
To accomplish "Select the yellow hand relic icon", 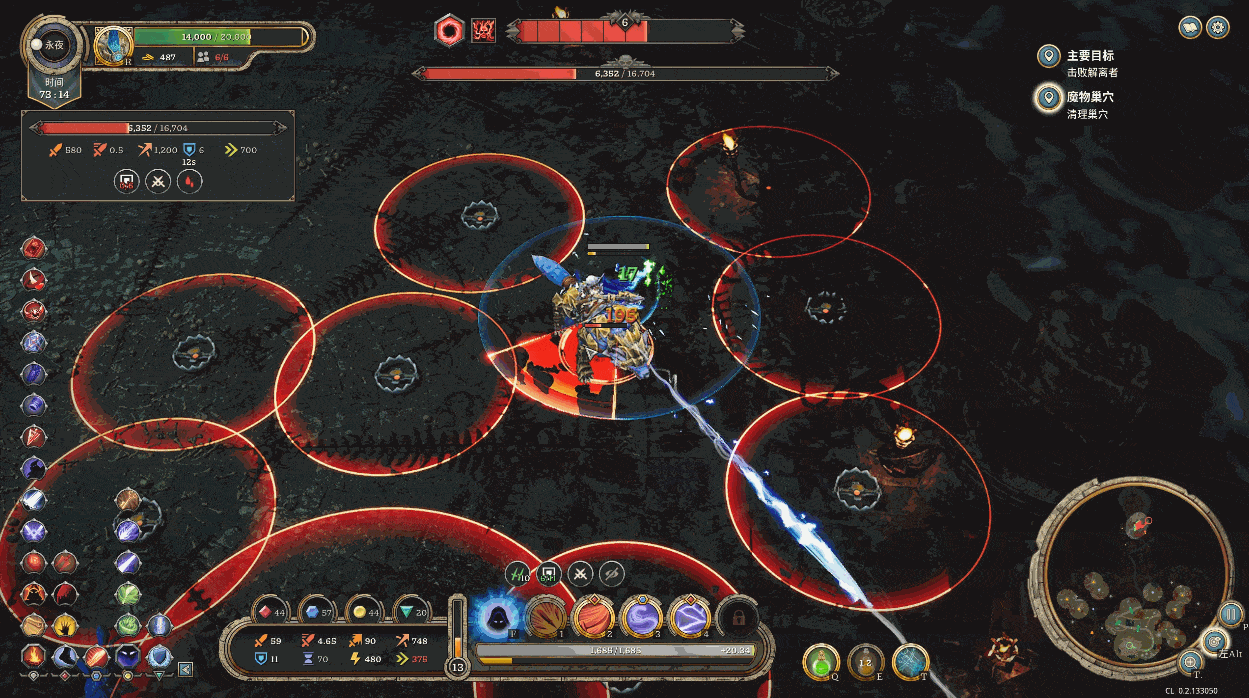I will pyautogui.click(x=65, y=626).
